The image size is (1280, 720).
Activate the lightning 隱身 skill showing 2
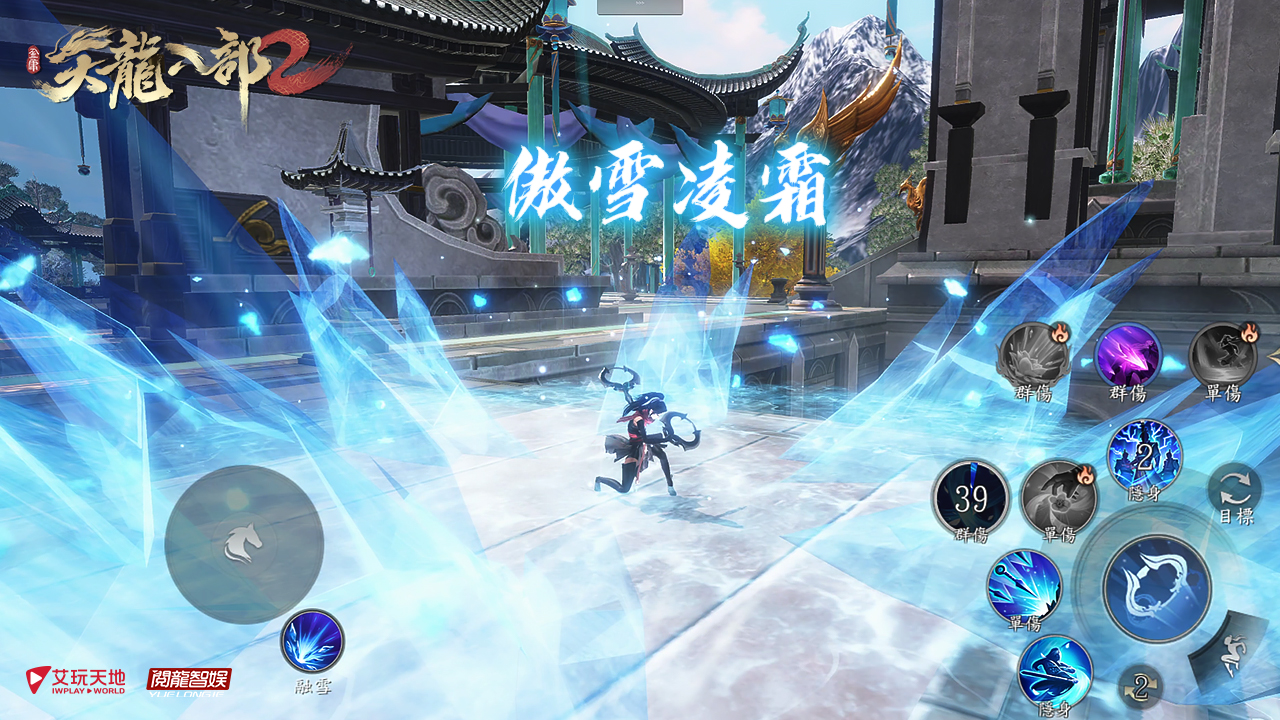coord(1144,456)
